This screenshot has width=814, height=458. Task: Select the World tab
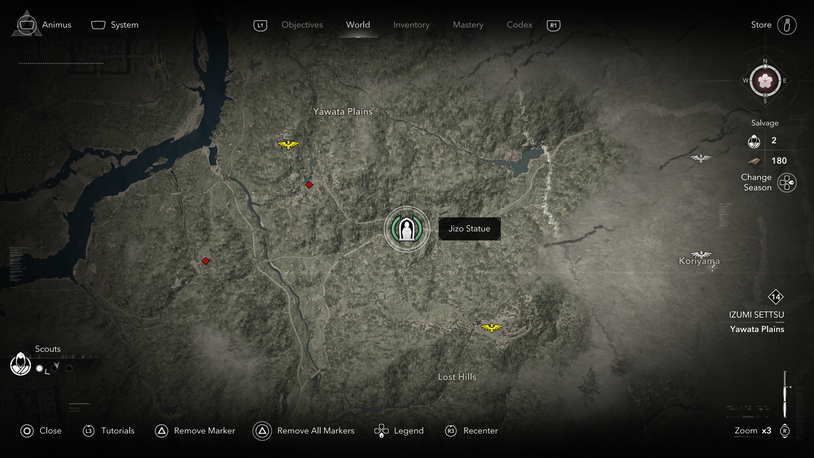[x=358, y=25]
